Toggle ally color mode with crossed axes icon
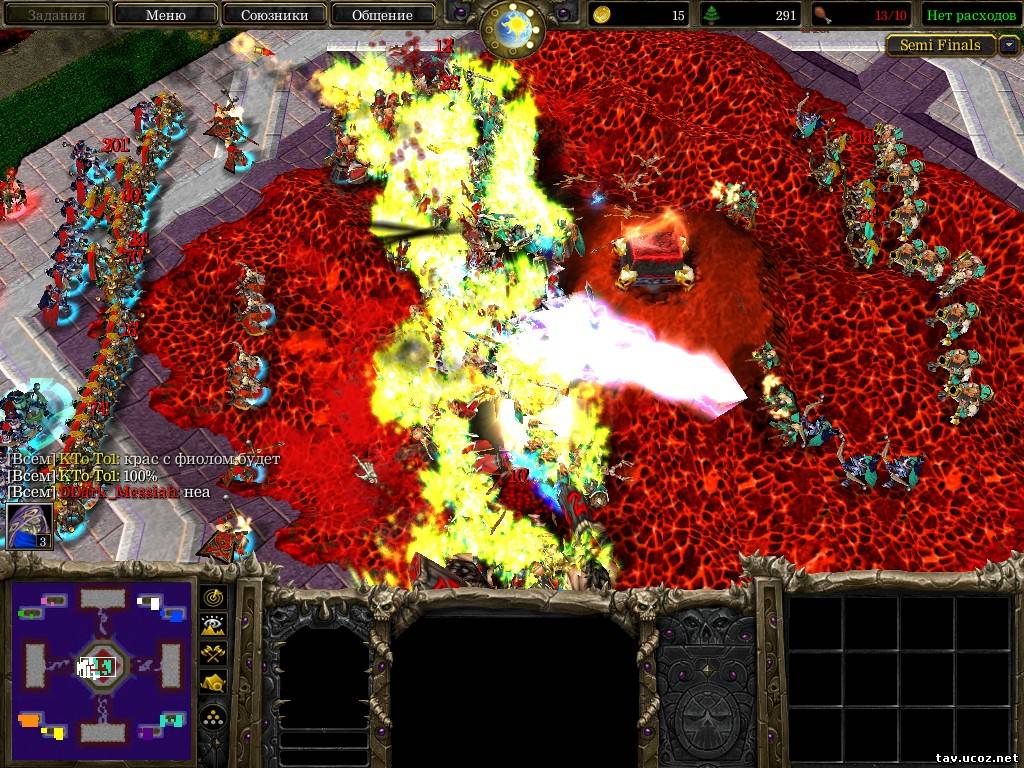This screenshot has width=1024, height=768. [214, 654]
